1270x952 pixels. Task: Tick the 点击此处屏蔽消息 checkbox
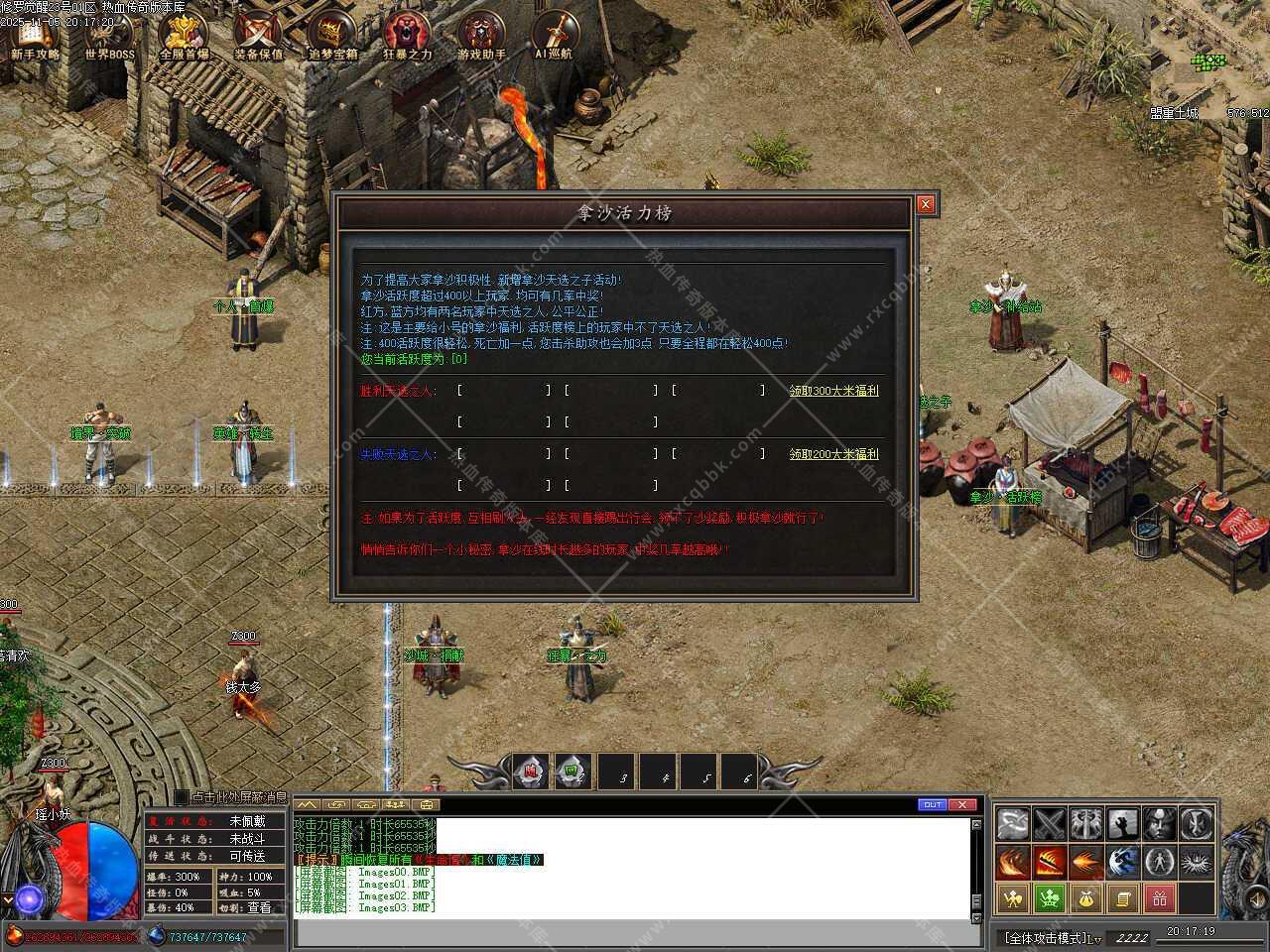(x=182, y=797)
